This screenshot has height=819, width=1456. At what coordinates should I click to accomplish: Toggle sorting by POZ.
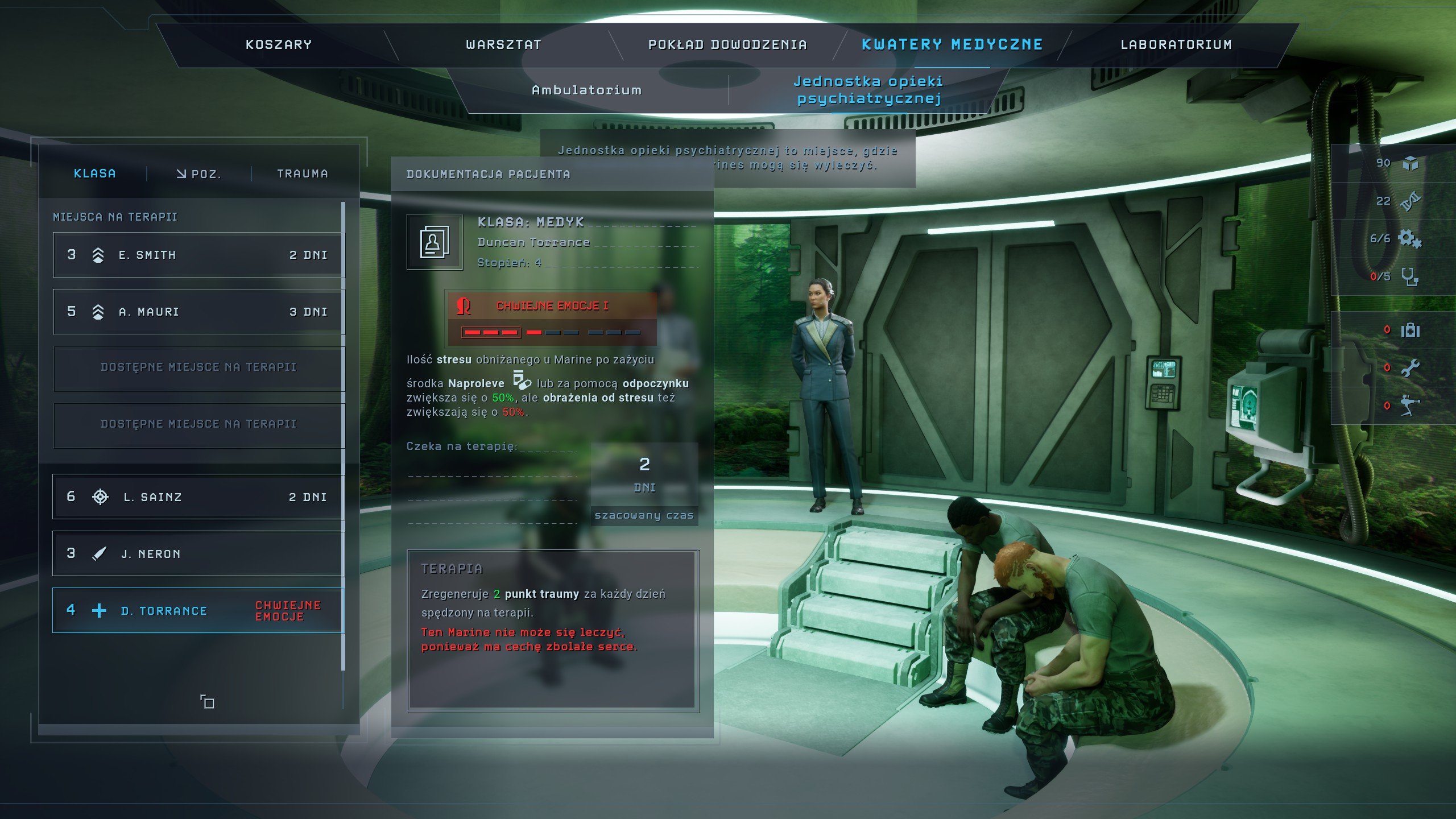coord(199,174)
